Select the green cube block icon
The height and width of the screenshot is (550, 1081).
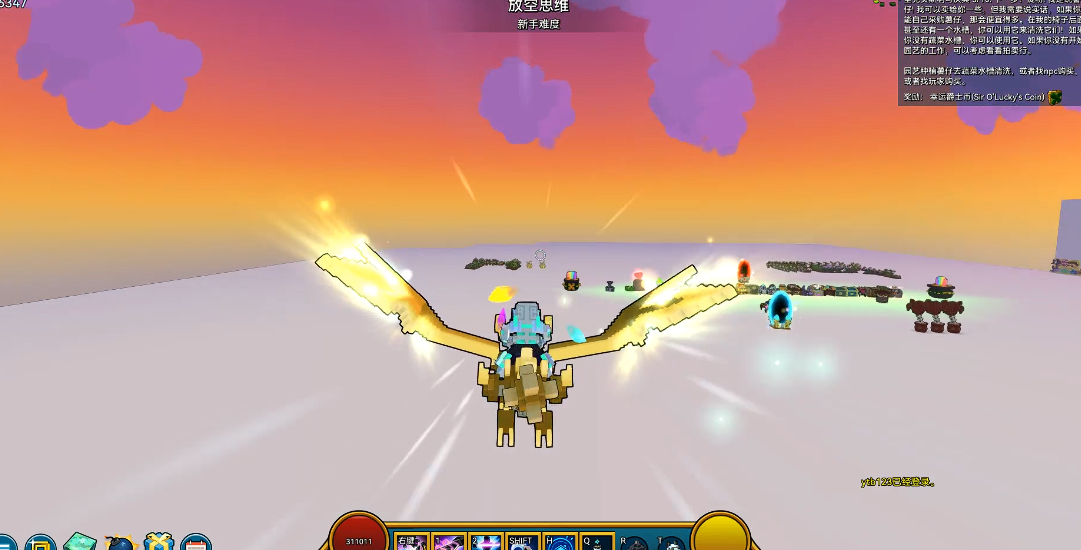click(x=80, y=543)
